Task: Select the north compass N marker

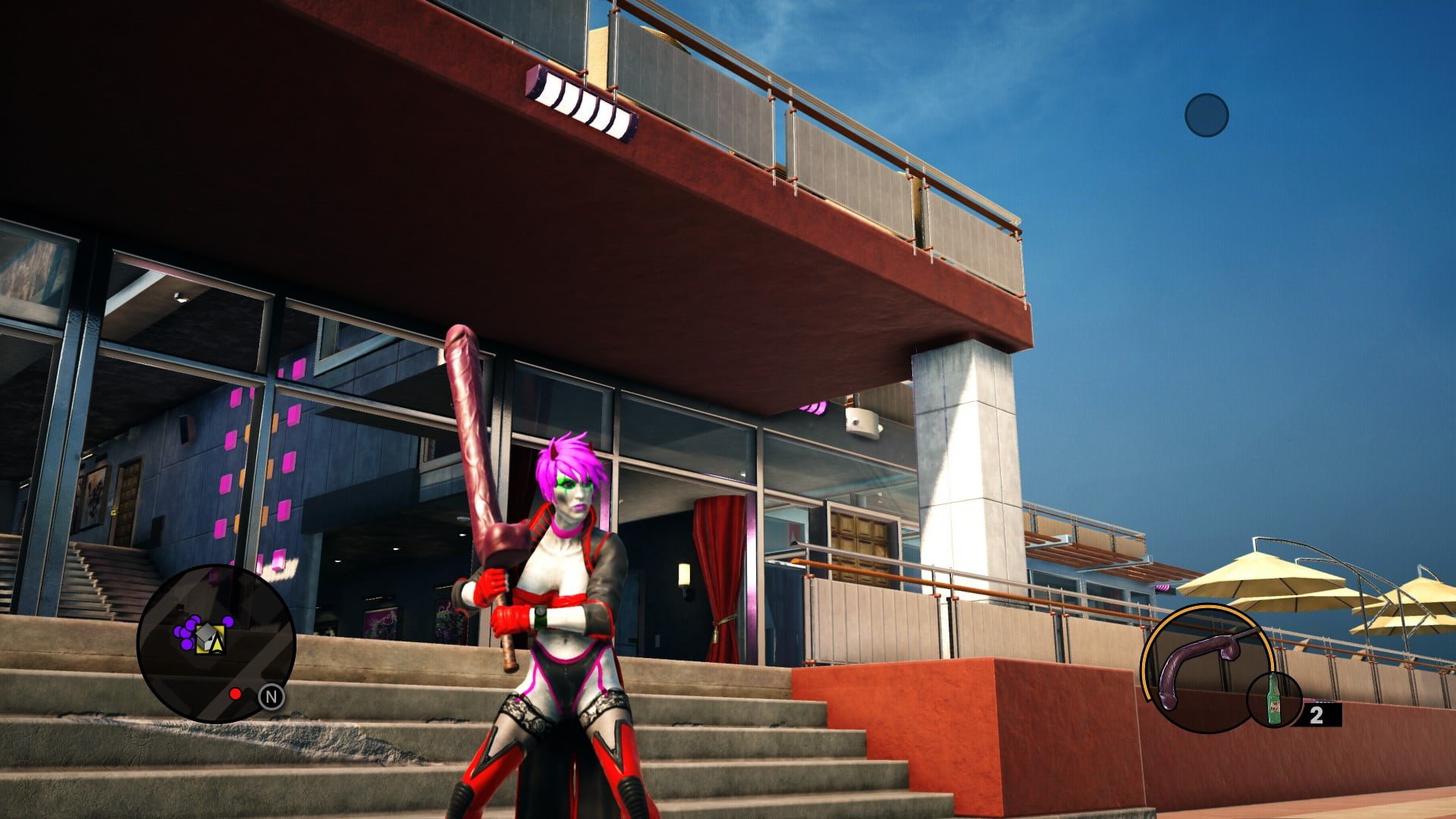Action: pyautogui.click(x=271, y=697)
